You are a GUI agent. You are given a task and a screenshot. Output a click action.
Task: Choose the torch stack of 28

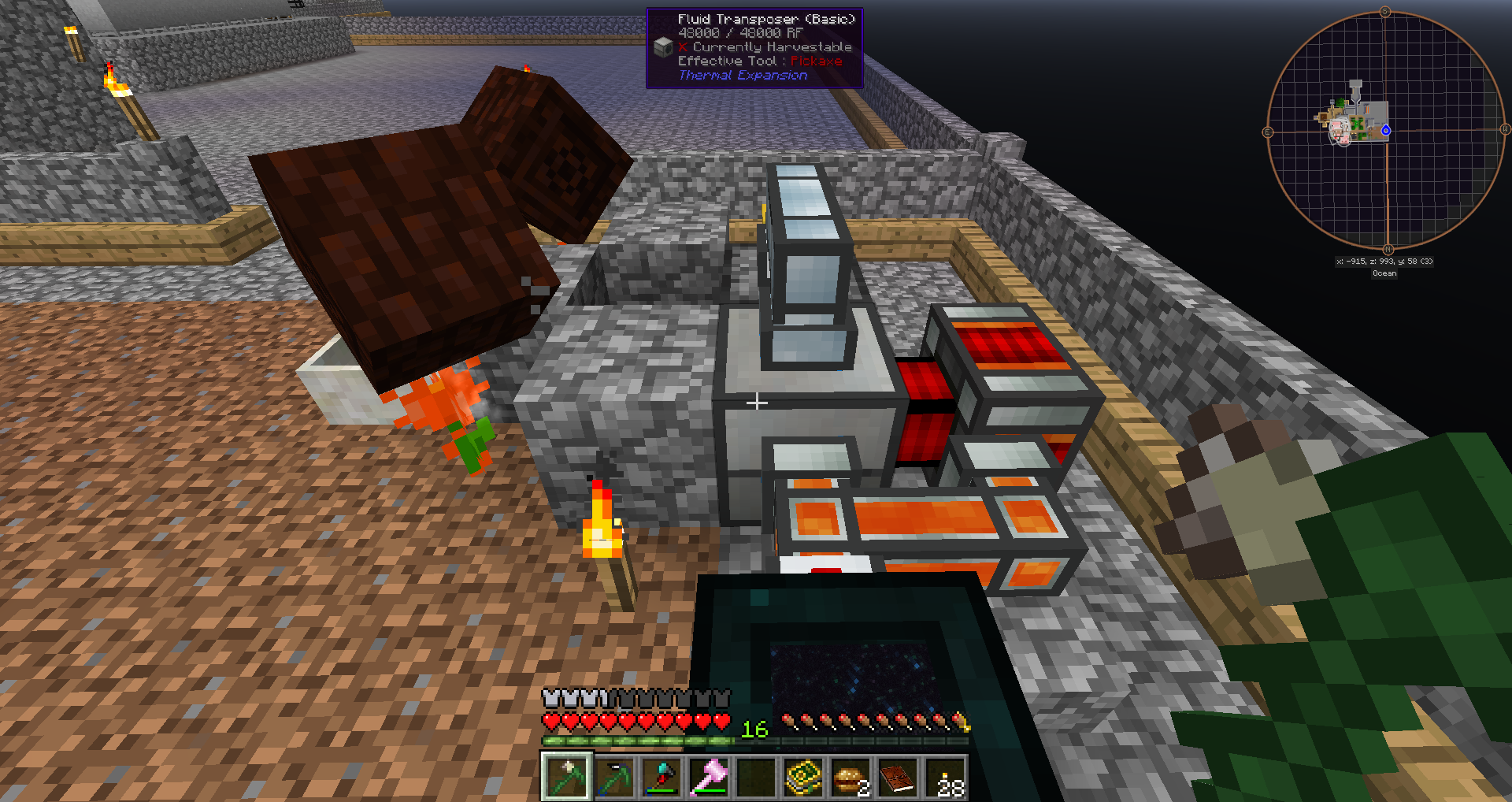coord(945,777)
